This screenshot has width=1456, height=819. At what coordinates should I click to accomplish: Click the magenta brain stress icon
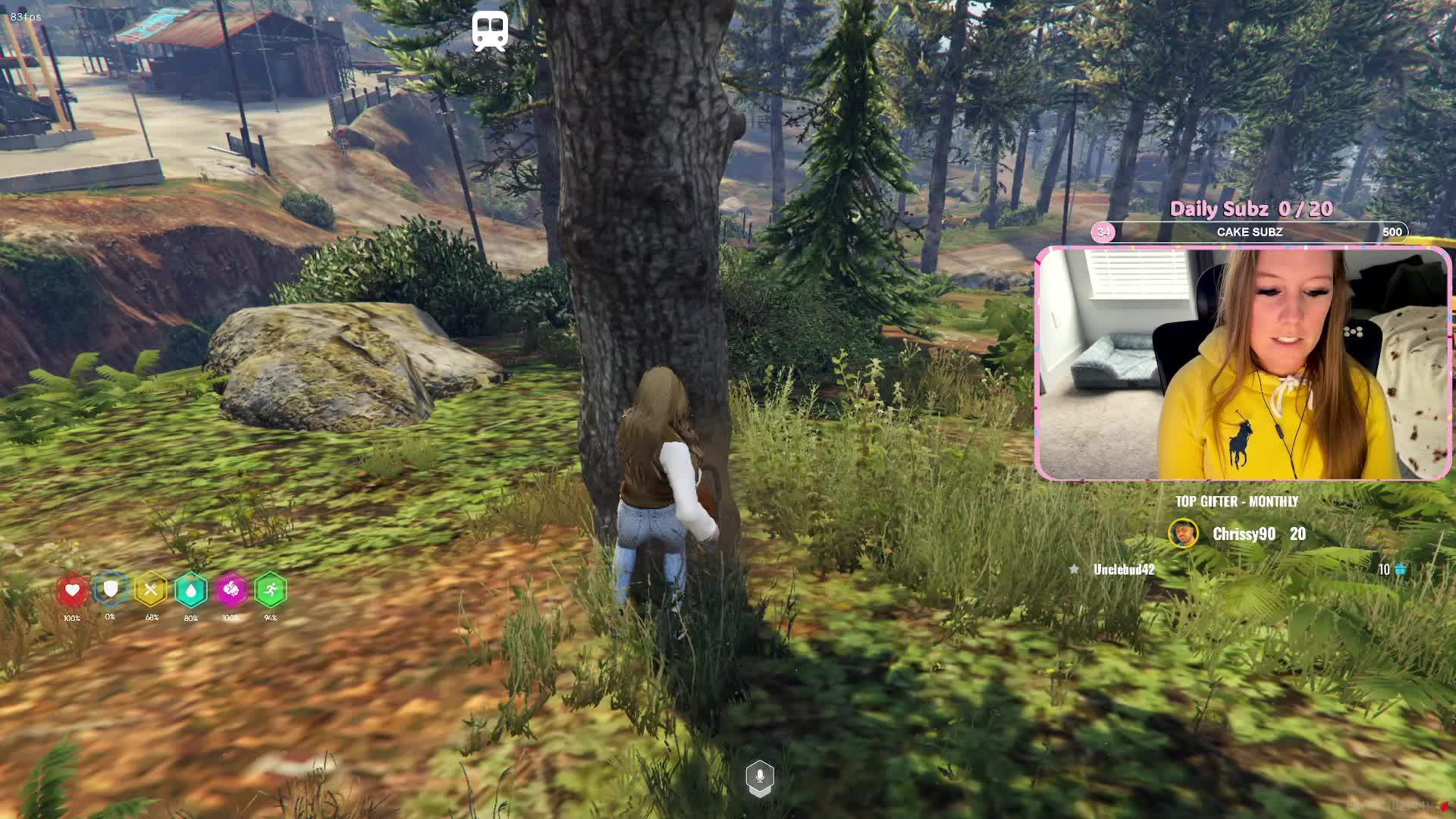pyautogui.click(x=231, y=590)
